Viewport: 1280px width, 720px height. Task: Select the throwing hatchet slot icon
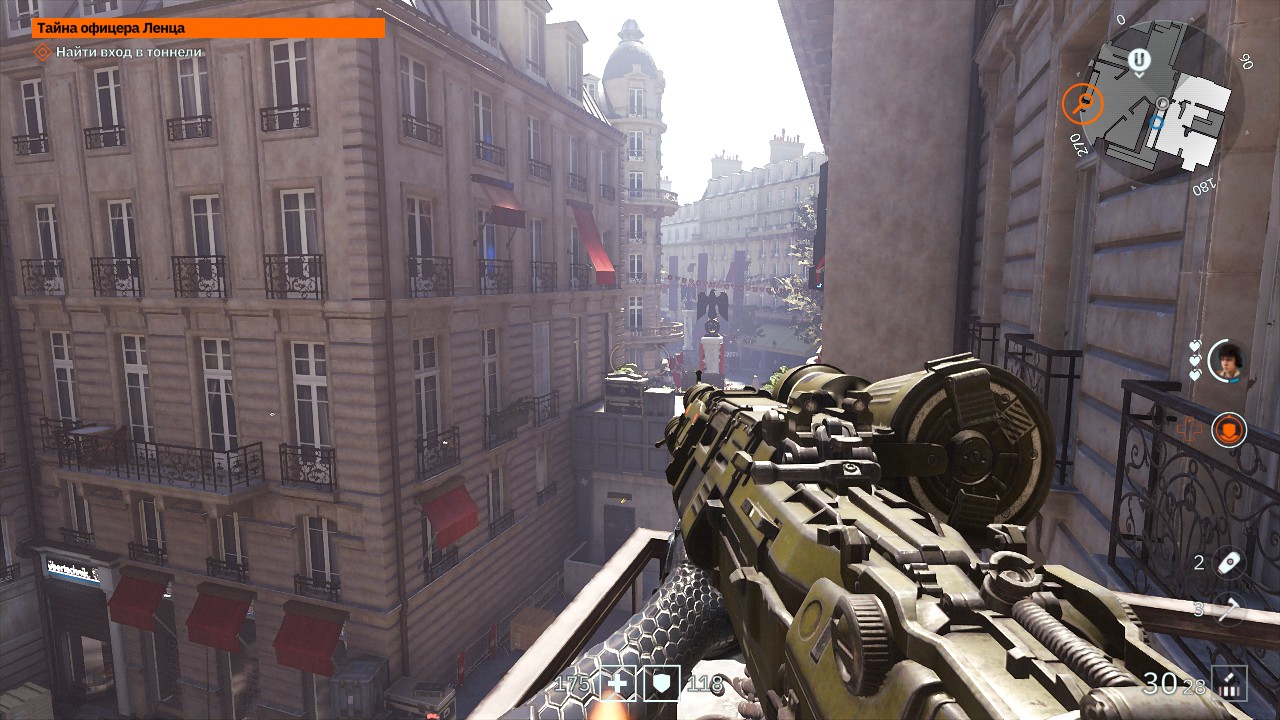click(x=1229, y=608)
